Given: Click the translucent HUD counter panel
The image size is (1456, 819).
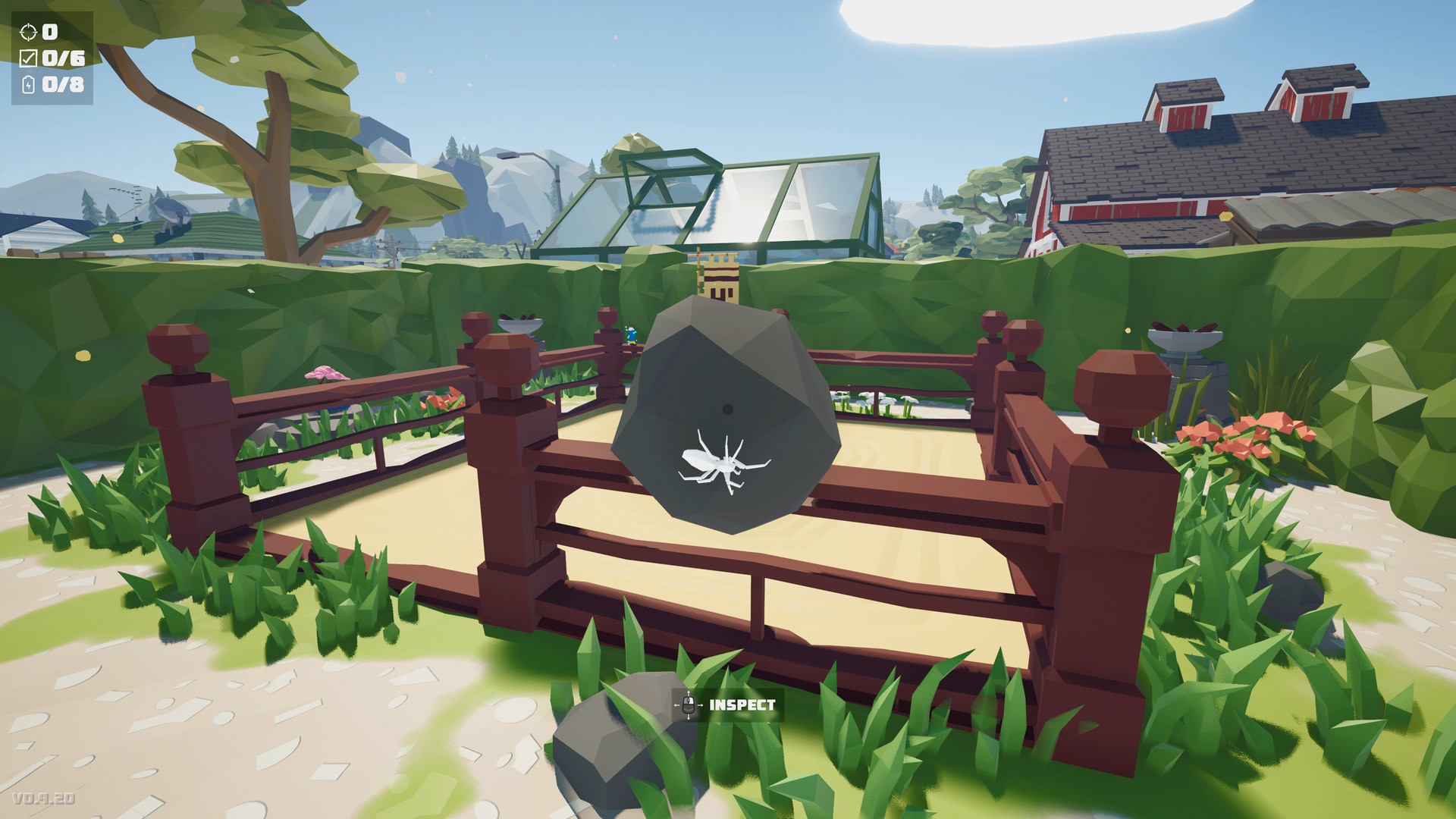Looking at the screenshot, I should click(53, 57).
